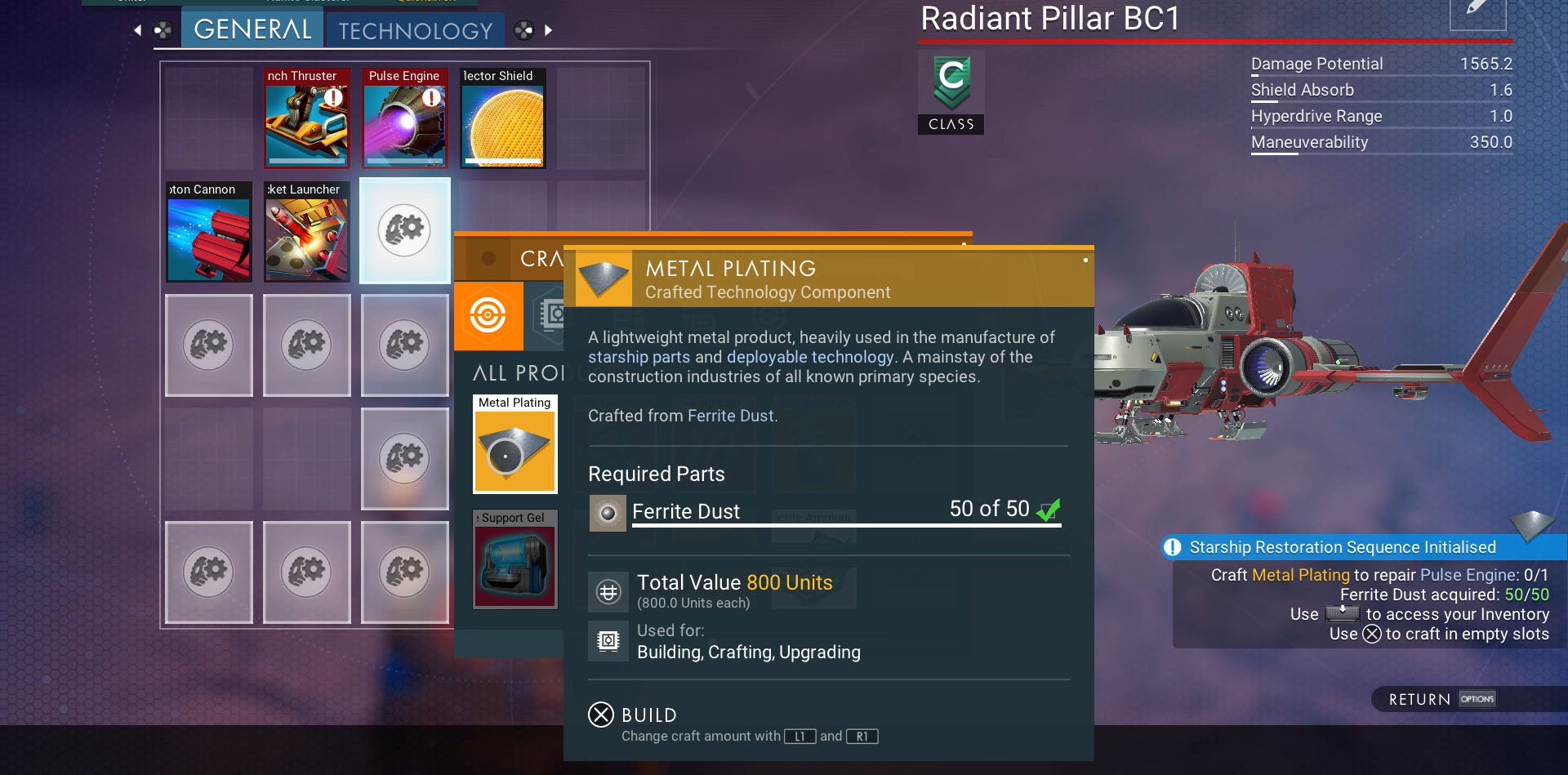Click the green checkmark beside Ferrite Dust
The image size is (1568, 775).
point(1050,508)
